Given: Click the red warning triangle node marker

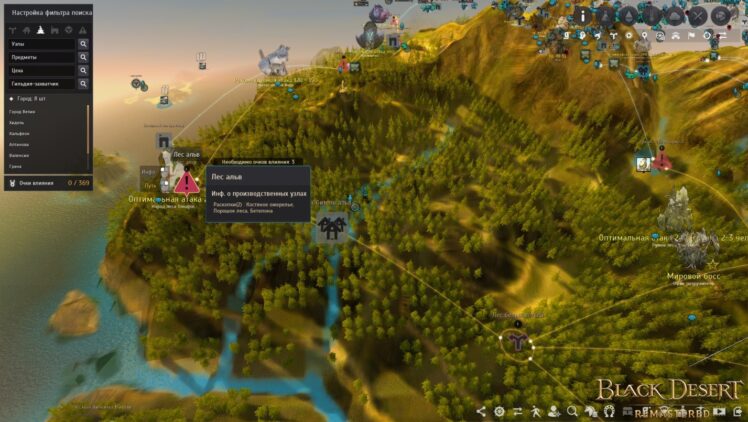Looking at the screenshot, I should (x=186, y=183).
